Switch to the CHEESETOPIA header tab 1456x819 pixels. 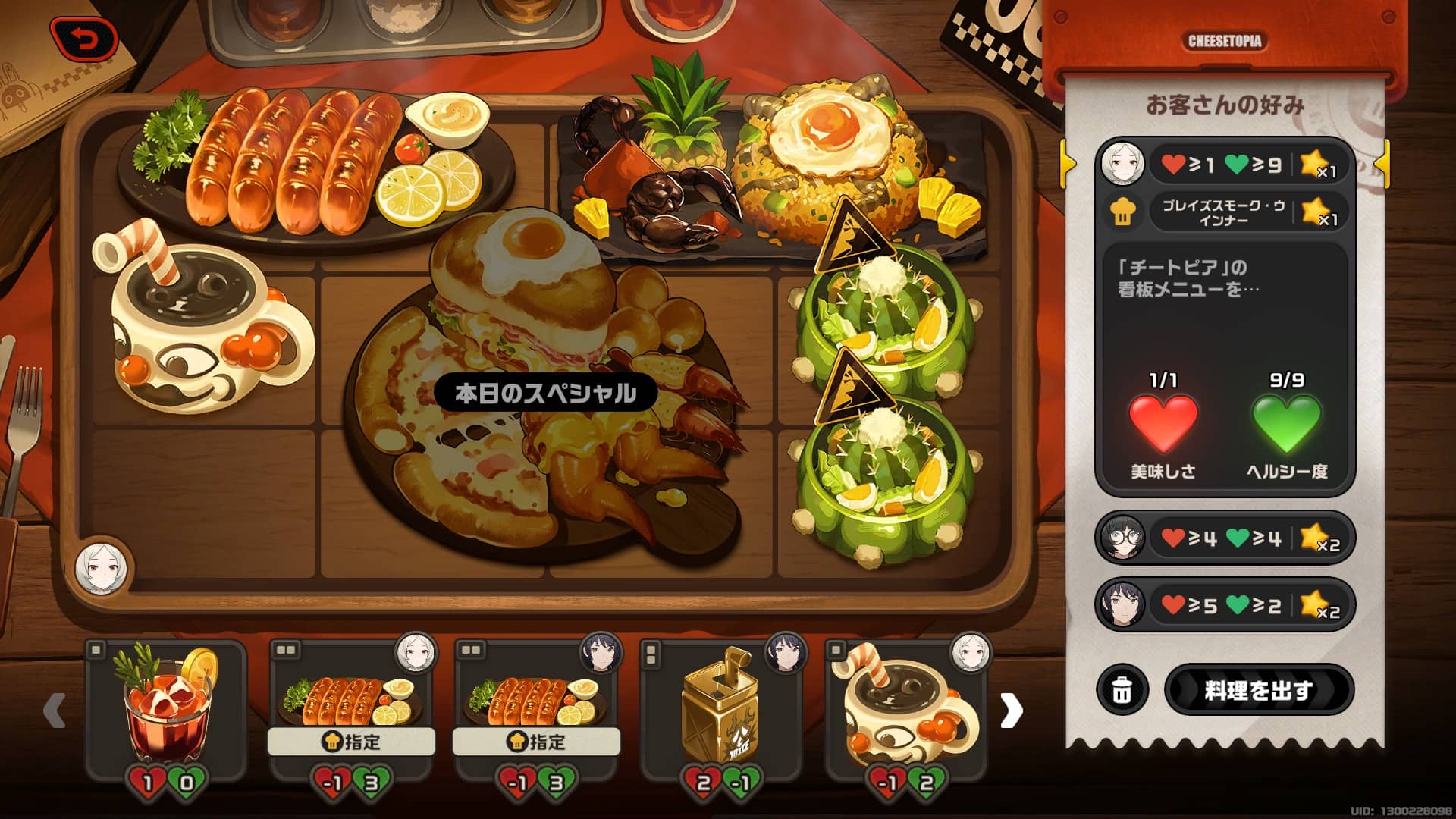[x=1224, y=42]
